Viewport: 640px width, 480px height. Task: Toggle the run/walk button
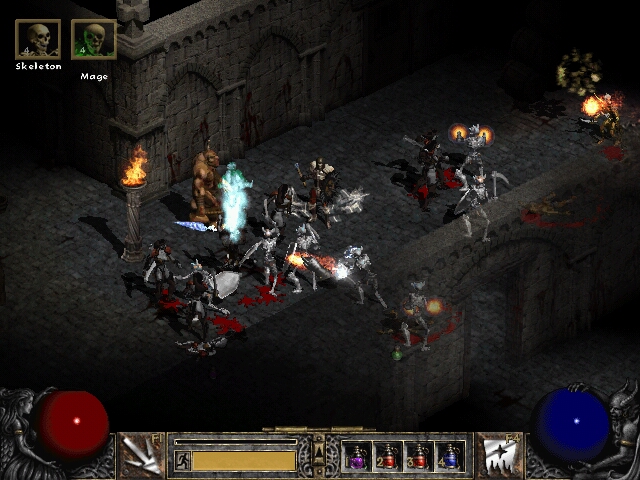click(183, 460)
